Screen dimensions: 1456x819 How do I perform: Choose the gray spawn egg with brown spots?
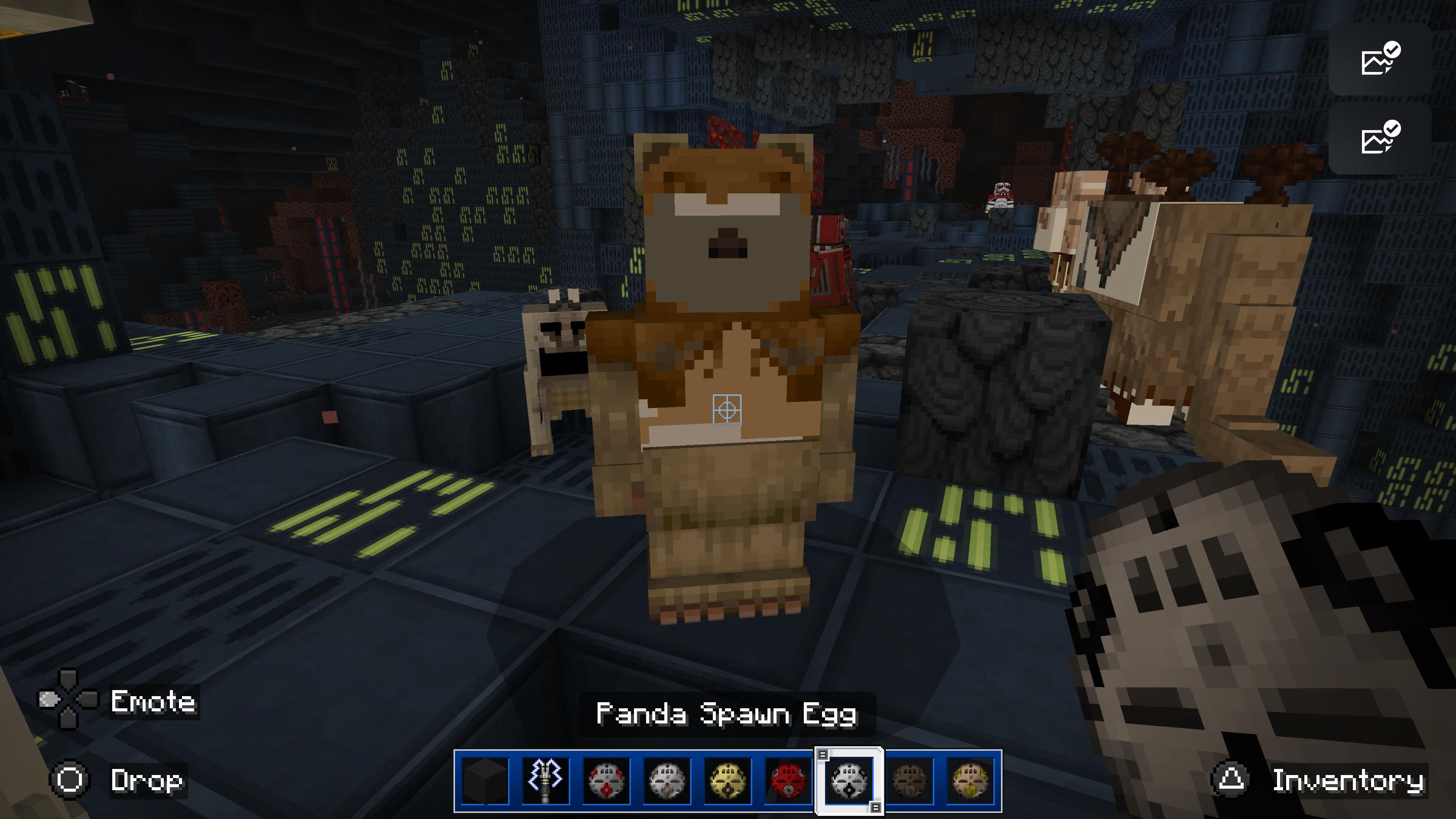click(667, 781)
